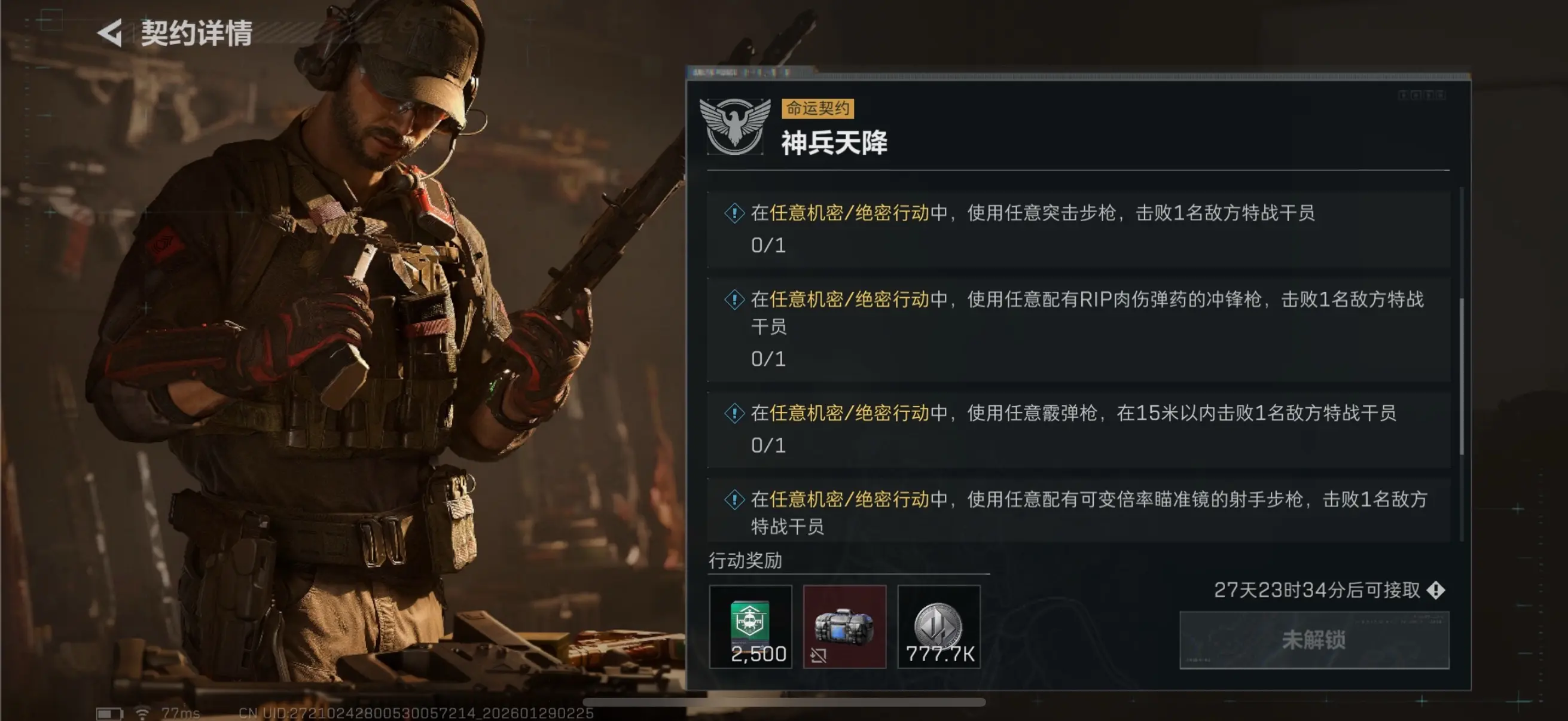The image size is (1568, 721).
Task: Select the helicopter ticket reward icon
Action: [x=751, y=626]
